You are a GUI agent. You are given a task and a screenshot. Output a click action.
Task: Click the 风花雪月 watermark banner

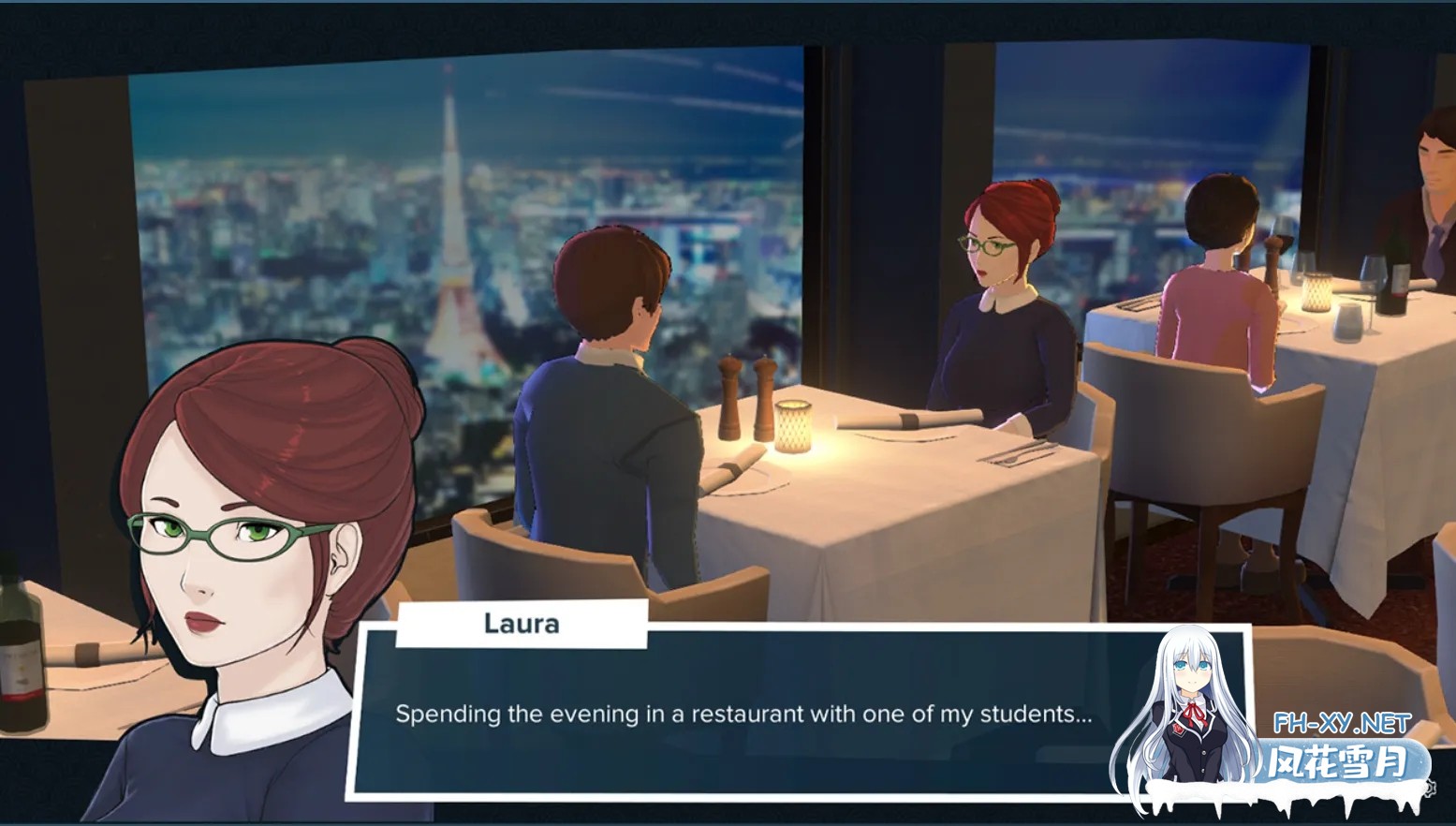(1336, 759)
